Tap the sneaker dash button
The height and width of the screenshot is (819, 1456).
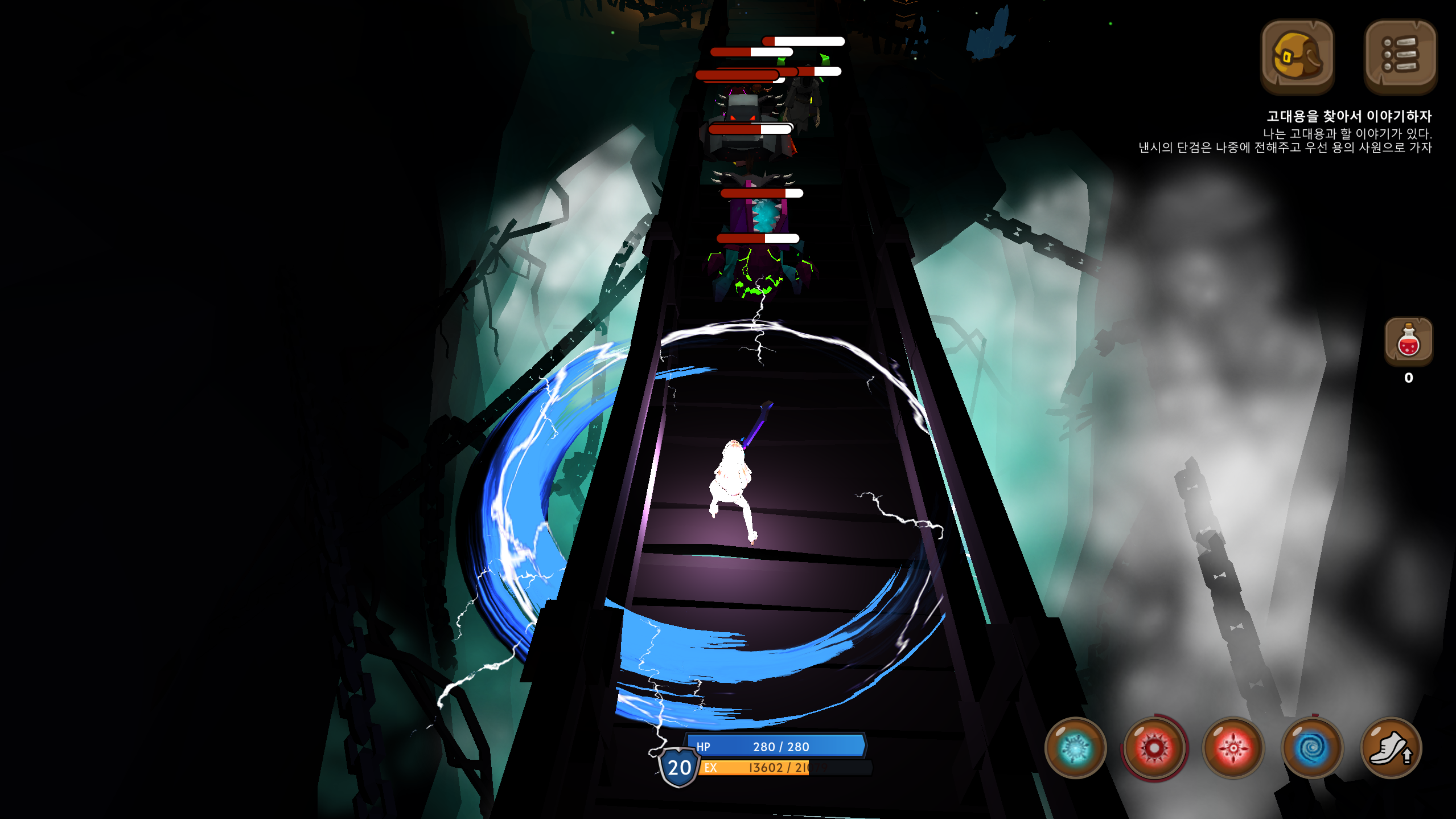pos(1391,748)
